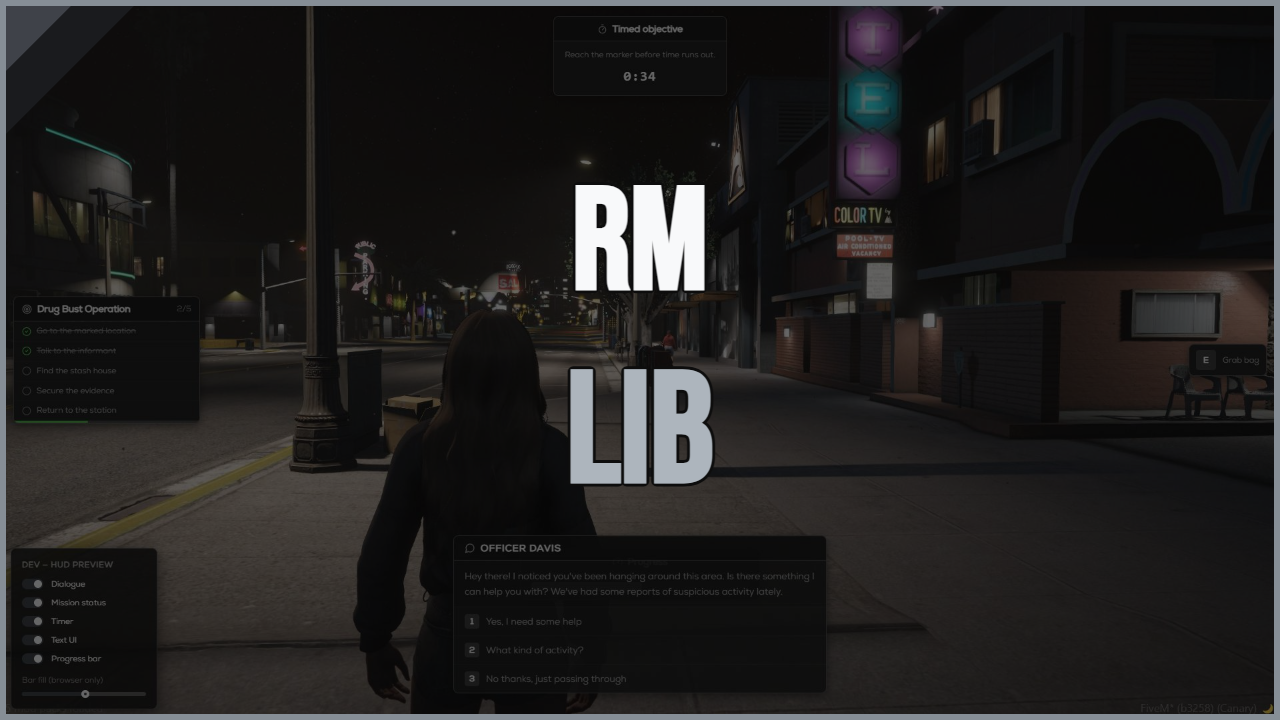Click the number 1 icon in the dialogue options
The image size is (1280, 720).
tap(471, 621)
